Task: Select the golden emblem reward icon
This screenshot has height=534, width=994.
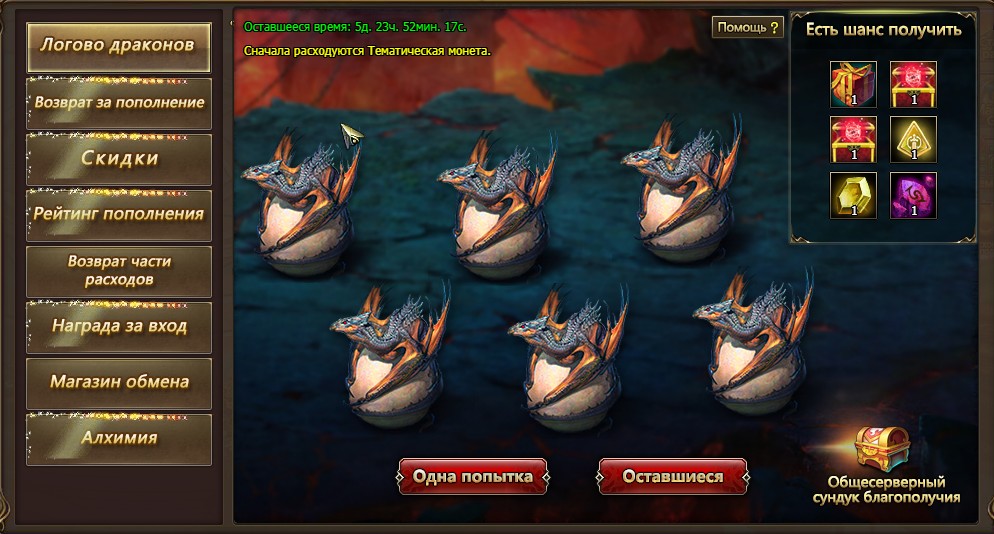Action: point(914,140)
